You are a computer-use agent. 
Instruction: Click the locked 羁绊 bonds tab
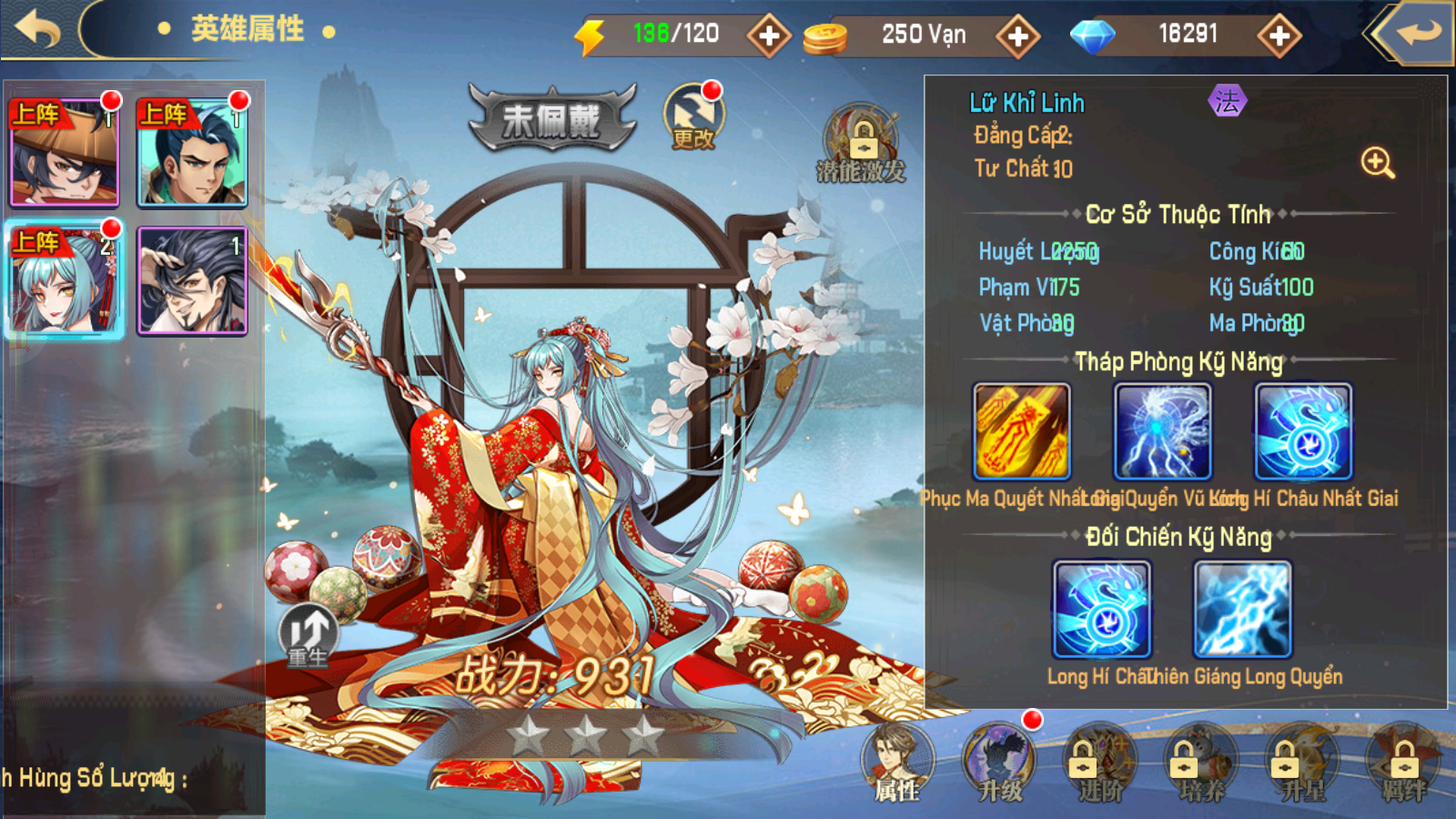click(x=1404, y=763)
